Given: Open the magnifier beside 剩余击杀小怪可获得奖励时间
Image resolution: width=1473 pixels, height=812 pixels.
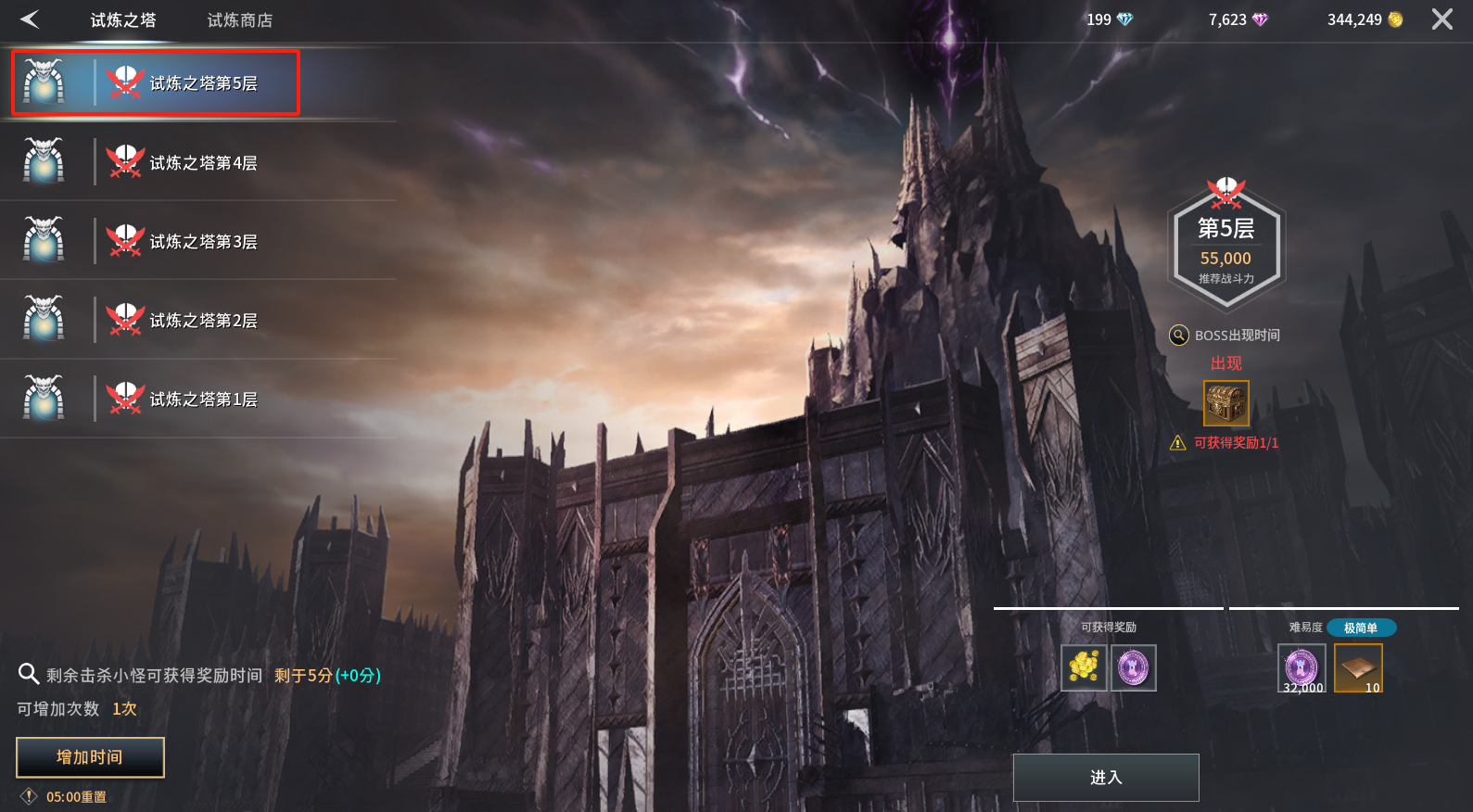Looking at the screenshot, I should tap(29, 674).
